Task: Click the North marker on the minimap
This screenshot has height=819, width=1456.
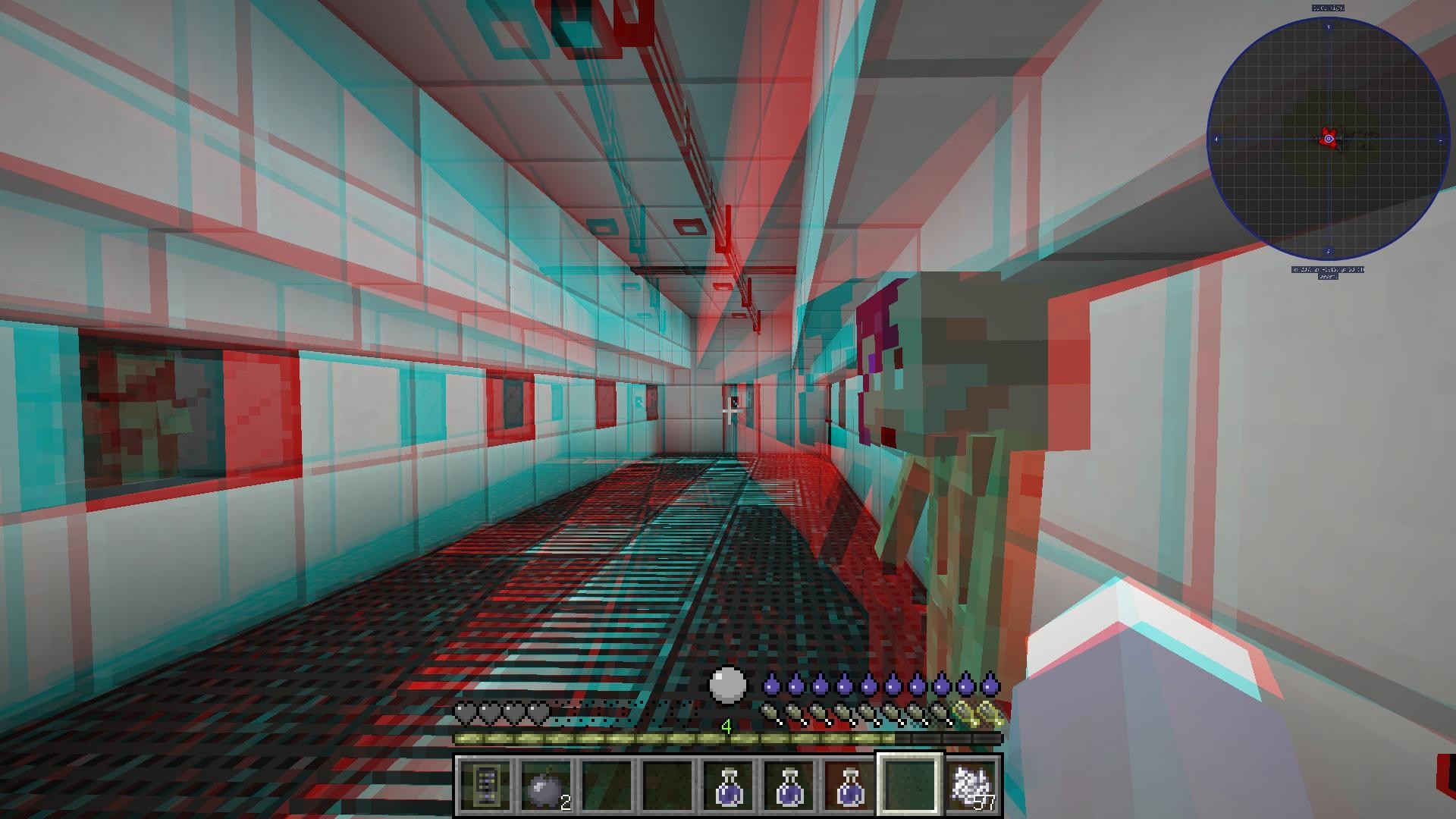Action: click(x=1329, y=26)
